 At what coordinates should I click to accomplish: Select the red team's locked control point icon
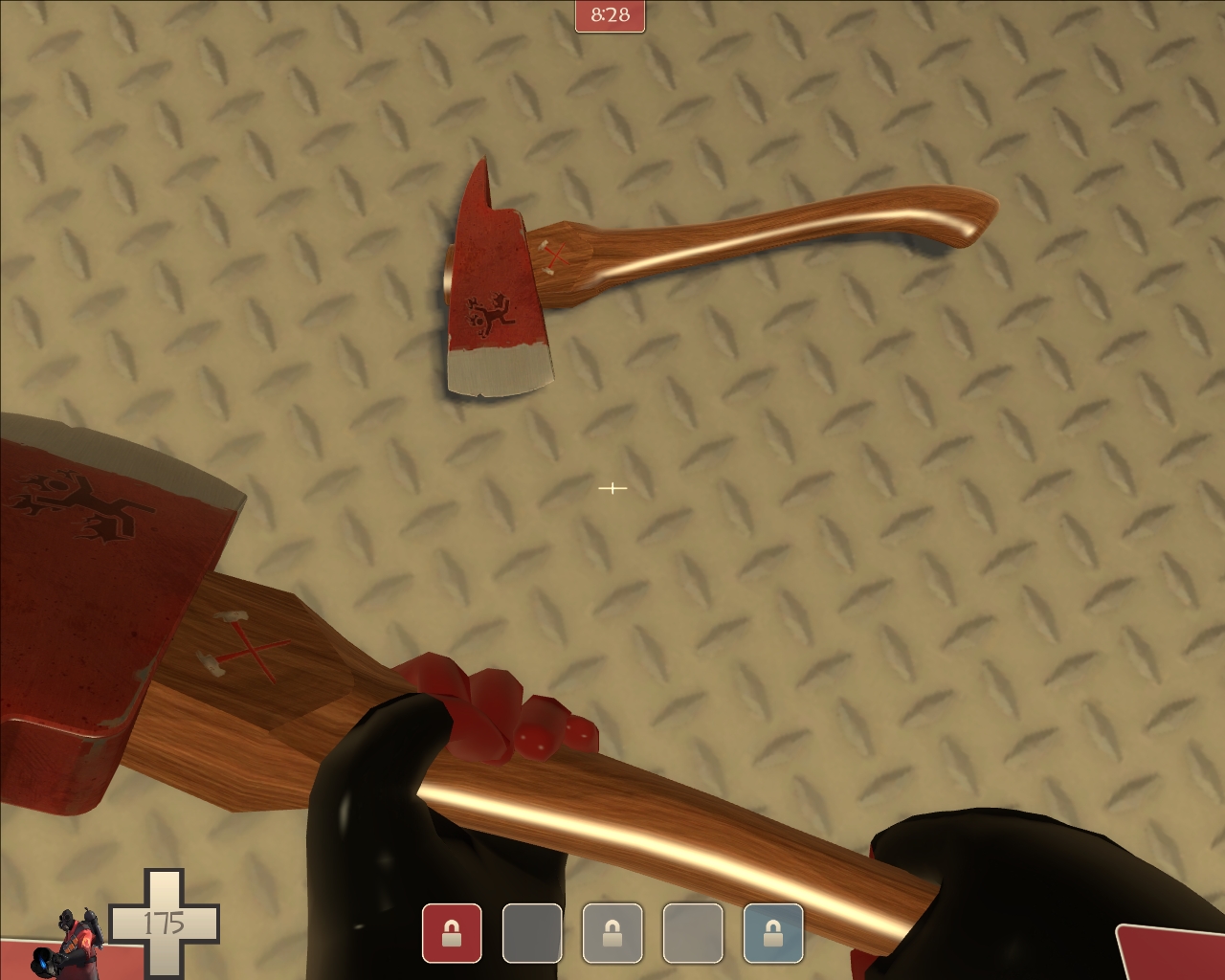[x=452, y=933]
